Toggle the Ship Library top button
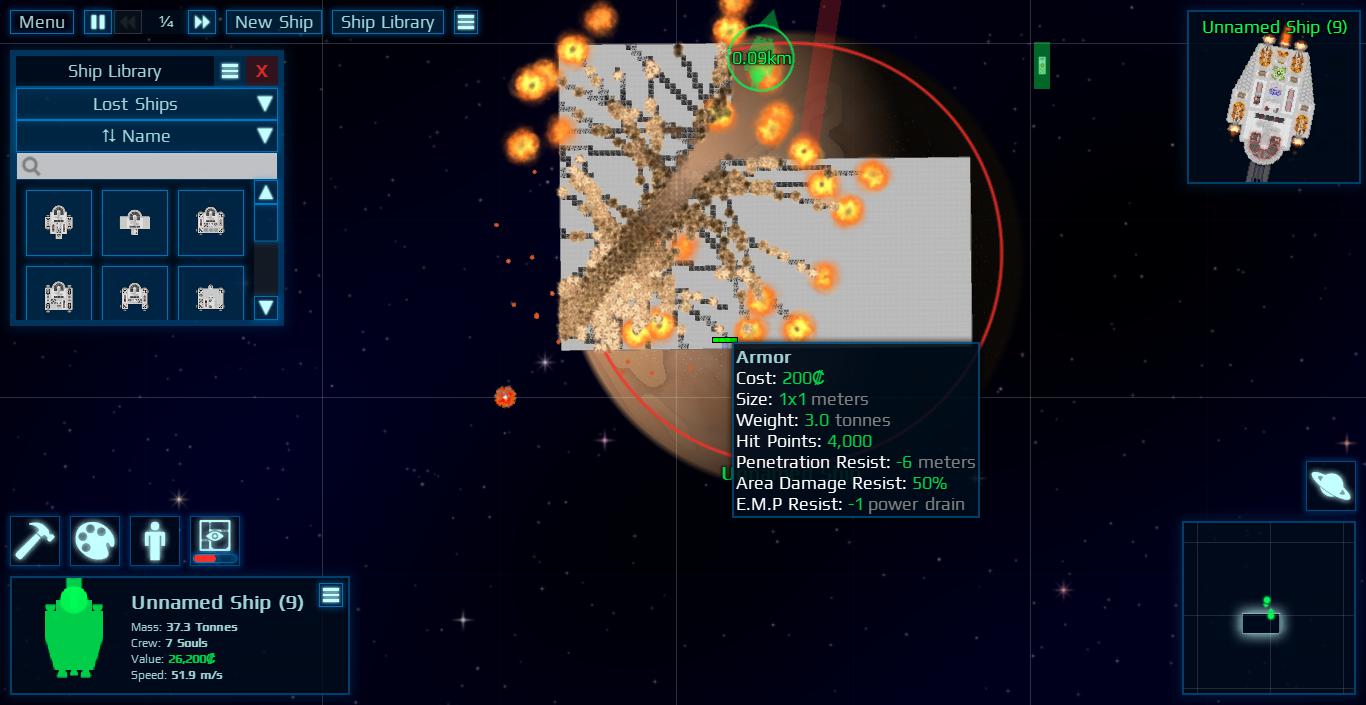 (x=387, y=22)
